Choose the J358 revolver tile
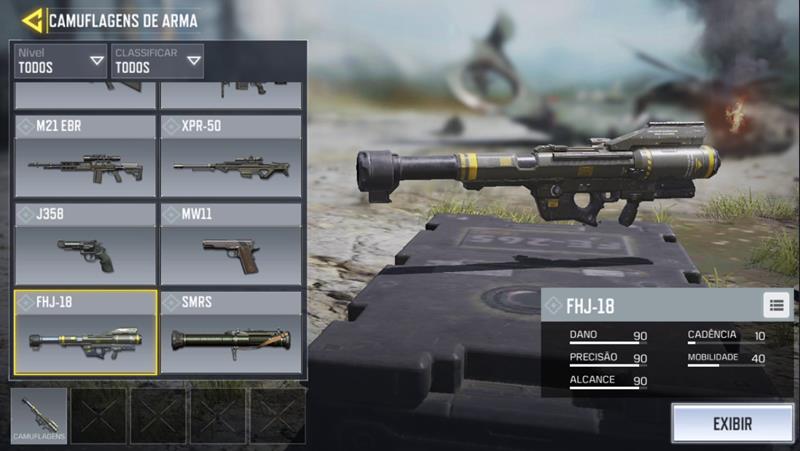 tap(85, 244)
